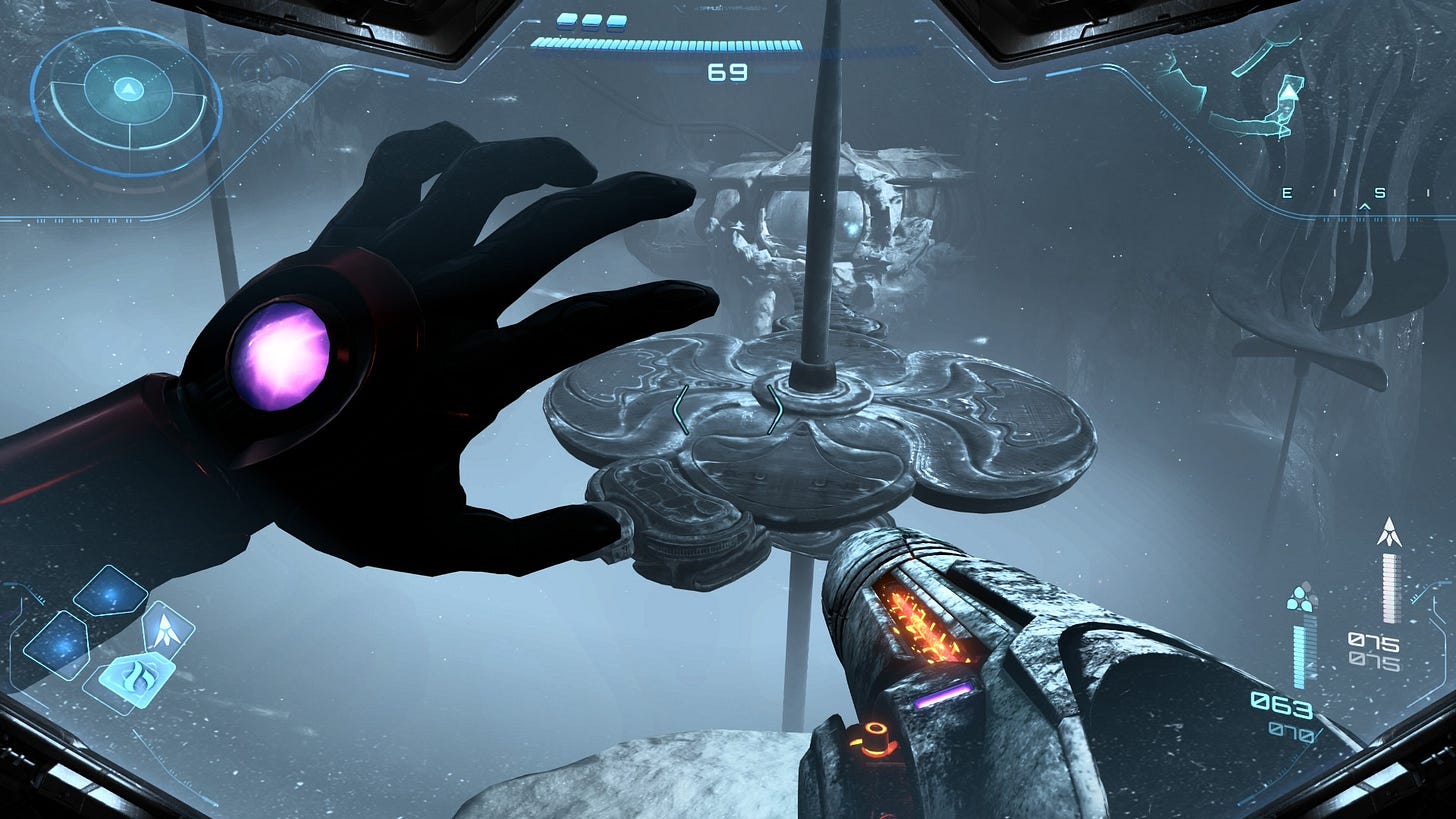Select the Missile weapon diamond icon
The image size is (1456, 819).
[165, 628]
